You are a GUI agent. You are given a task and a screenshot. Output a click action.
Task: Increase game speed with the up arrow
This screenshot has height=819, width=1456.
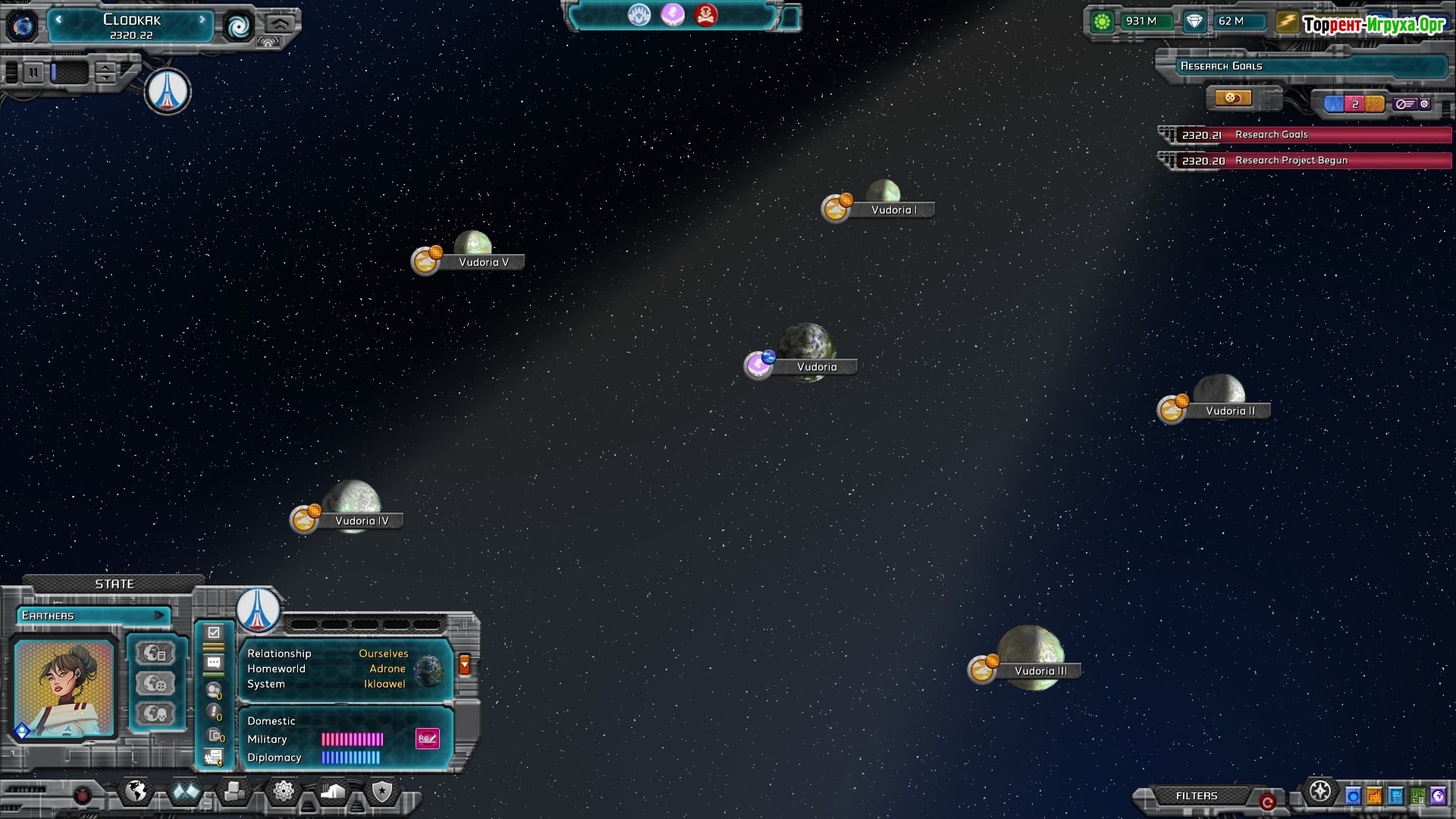(107, 67)
